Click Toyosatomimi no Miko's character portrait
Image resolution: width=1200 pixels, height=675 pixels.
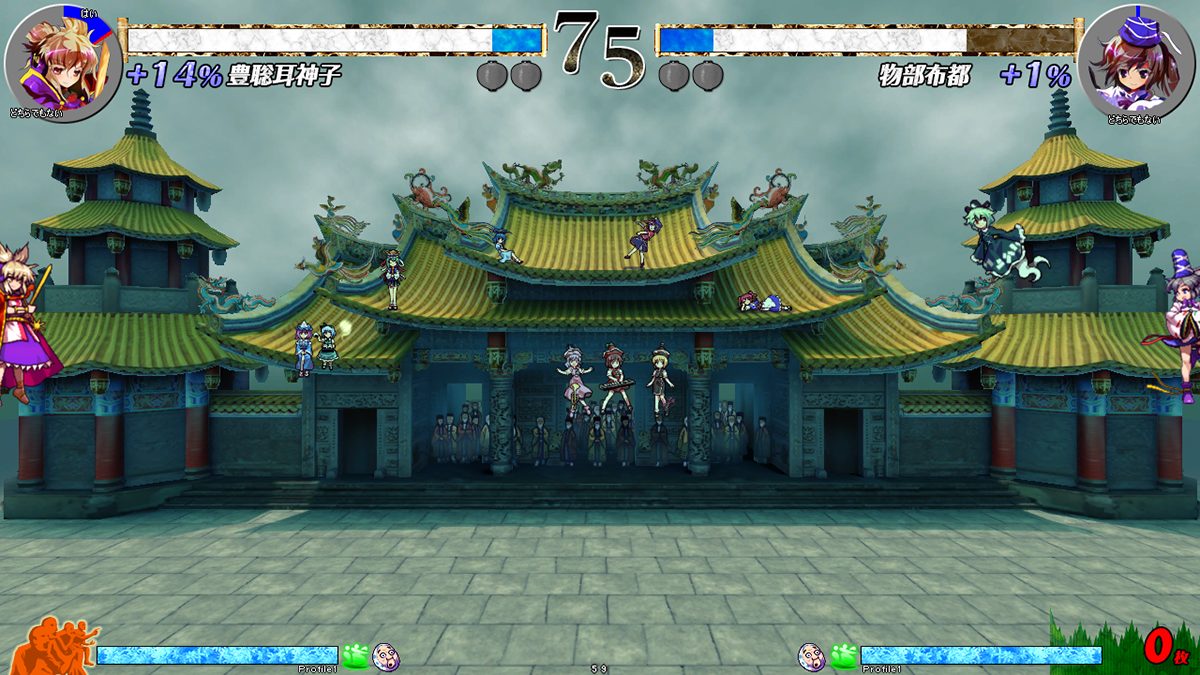[x=62, y=62]
